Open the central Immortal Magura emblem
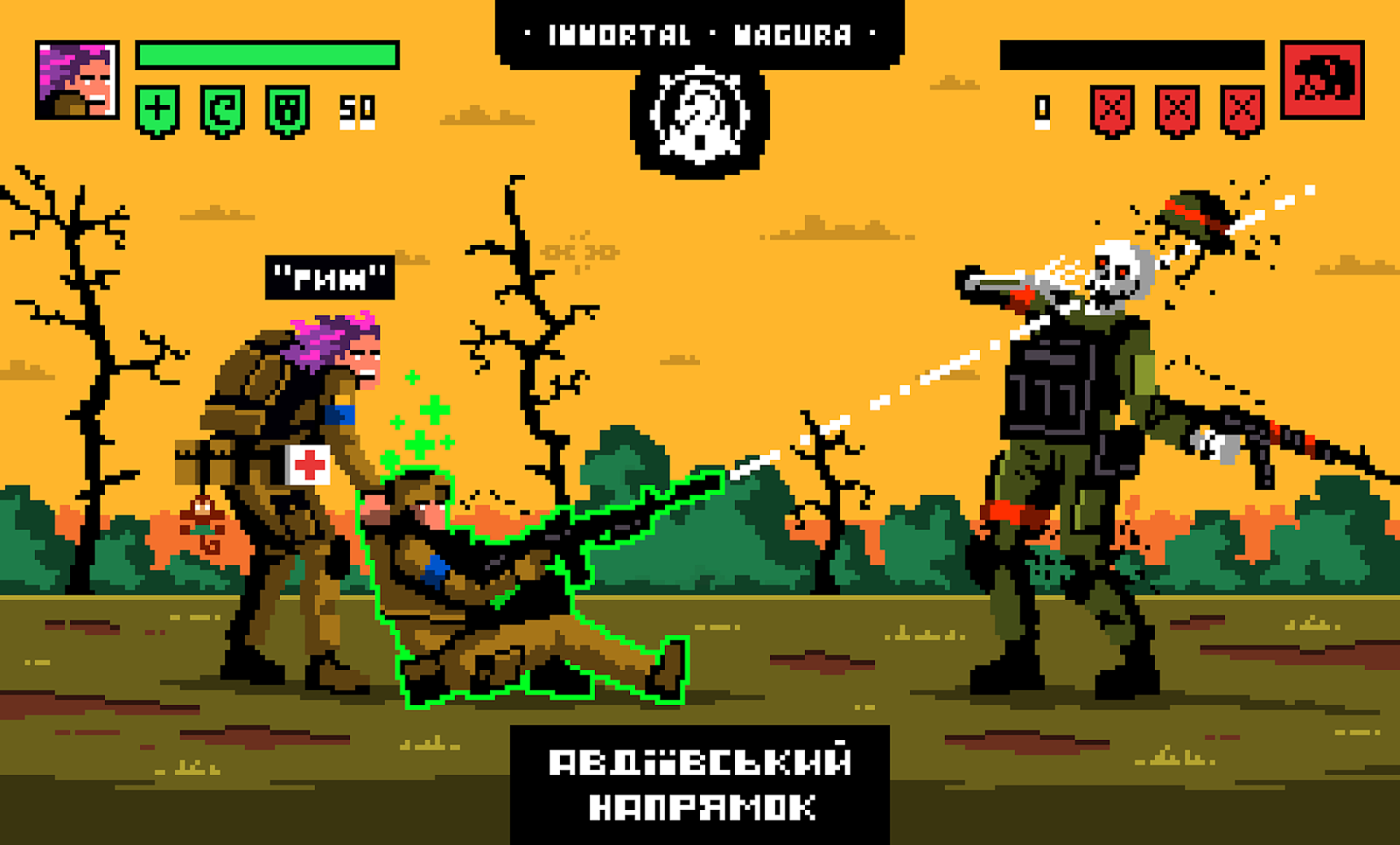The height and width of the screenshot is (845, 1400). (x=699, y=116)
